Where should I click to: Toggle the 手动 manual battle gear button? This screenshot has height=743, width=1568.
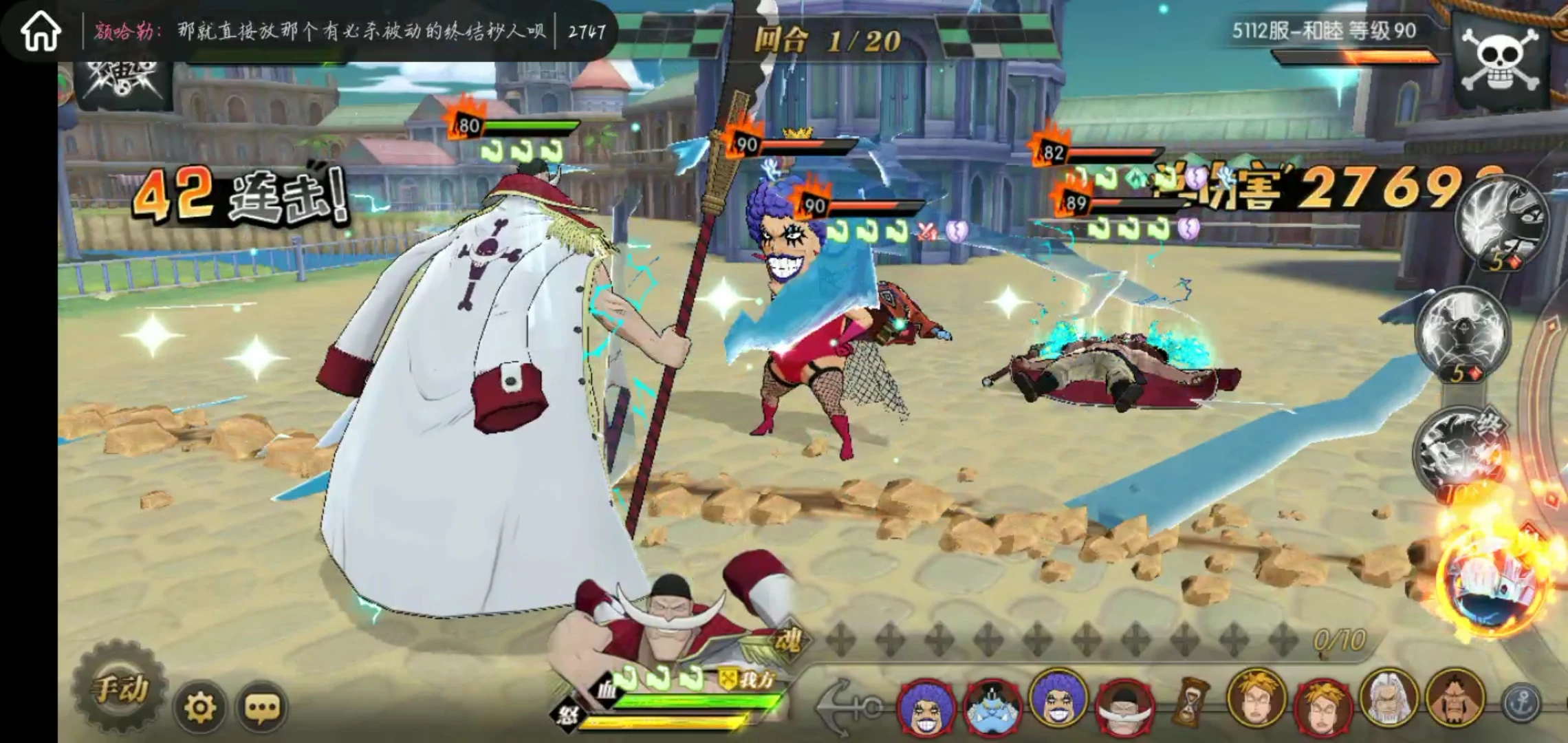(120, 689)
